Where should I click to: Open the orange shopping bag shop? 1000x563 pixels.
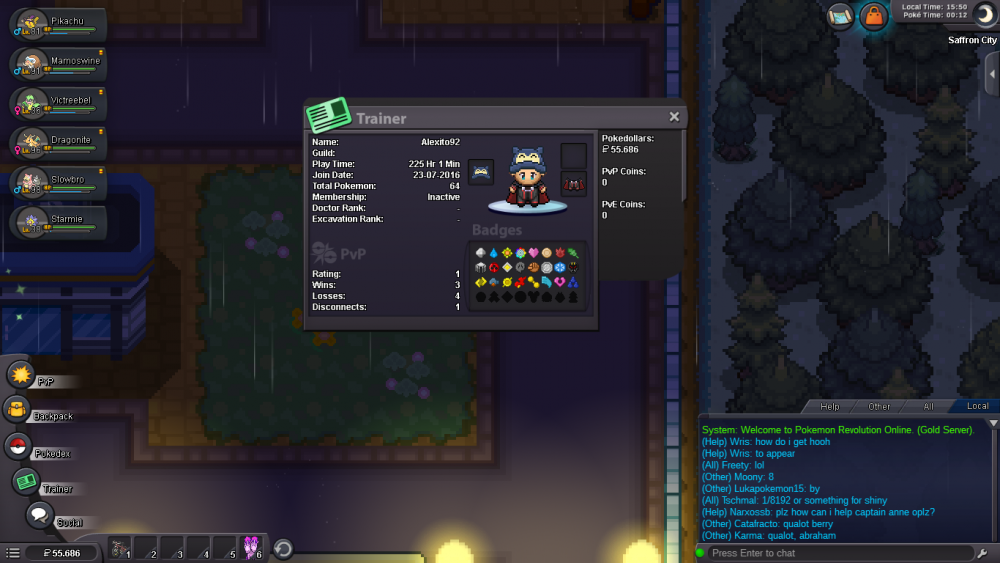874,16
